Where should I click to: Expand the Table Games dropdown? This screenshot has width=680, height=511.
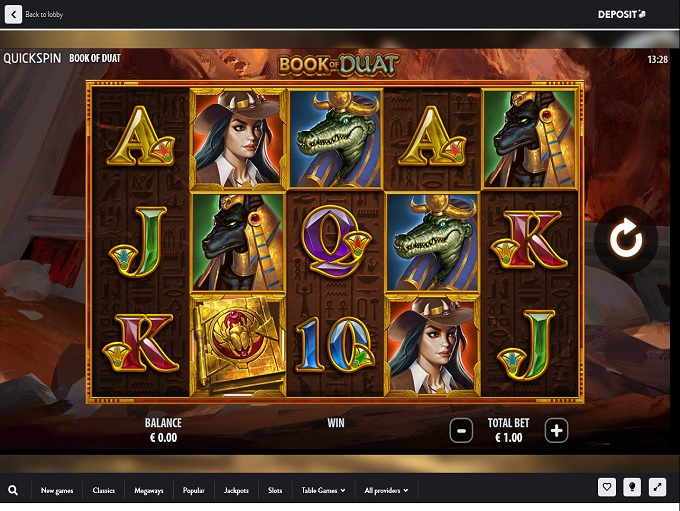pyautogui.click(x=324, y=490)
